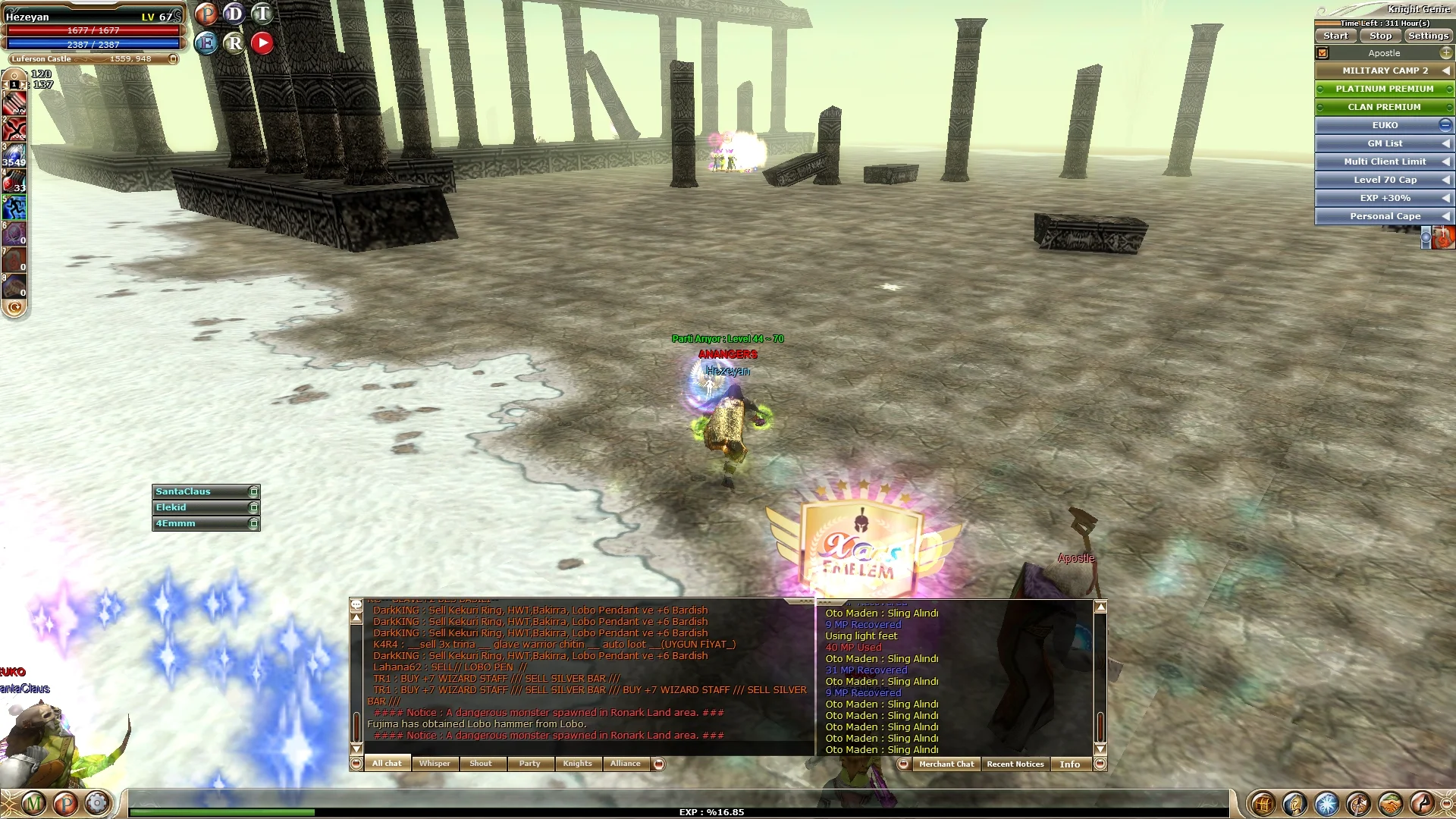Image resolution: width=1456 pixels, height=819 pixels.
Task: Select the PLATINUM PREMIUM bar
Action: click(1384, 89)
